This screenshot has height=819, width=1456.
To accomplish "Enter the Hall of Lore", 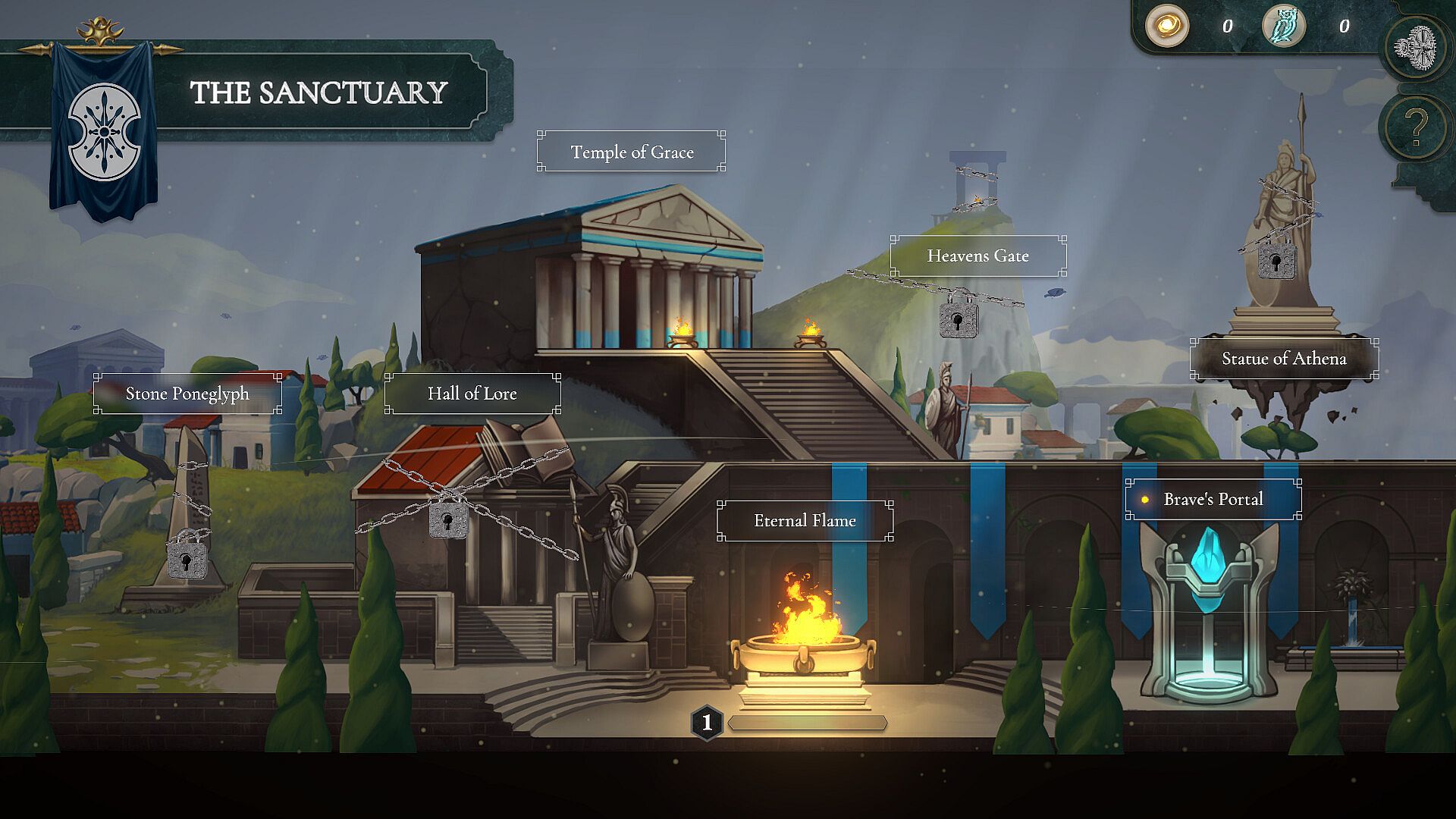I will pyautogui.click(x=472, y=394).
